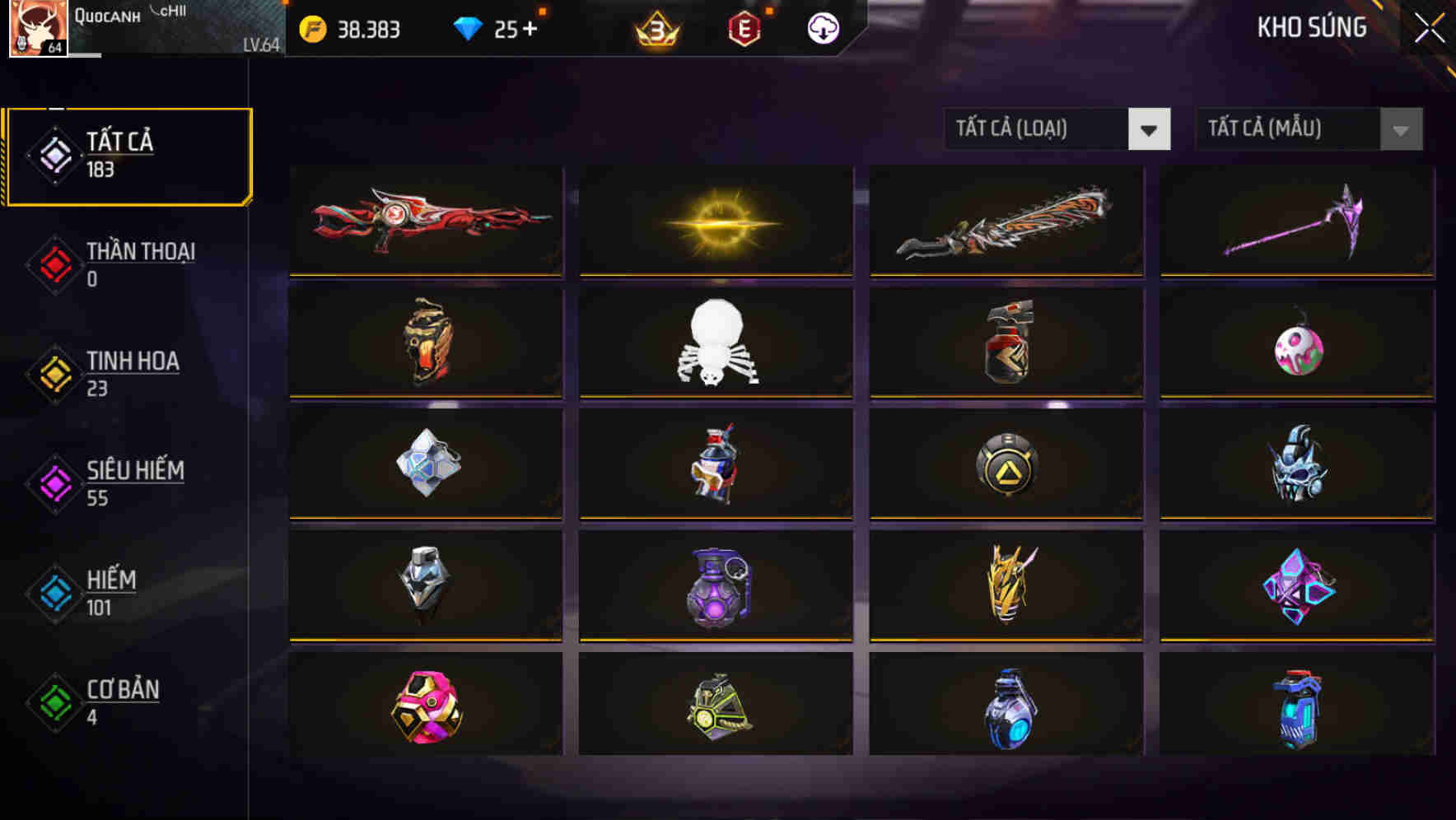1456x820 pixels.
Task: Select the golden chainsaw sword thumbnail
Action: pyautogui.click(x=1004, y=222)
